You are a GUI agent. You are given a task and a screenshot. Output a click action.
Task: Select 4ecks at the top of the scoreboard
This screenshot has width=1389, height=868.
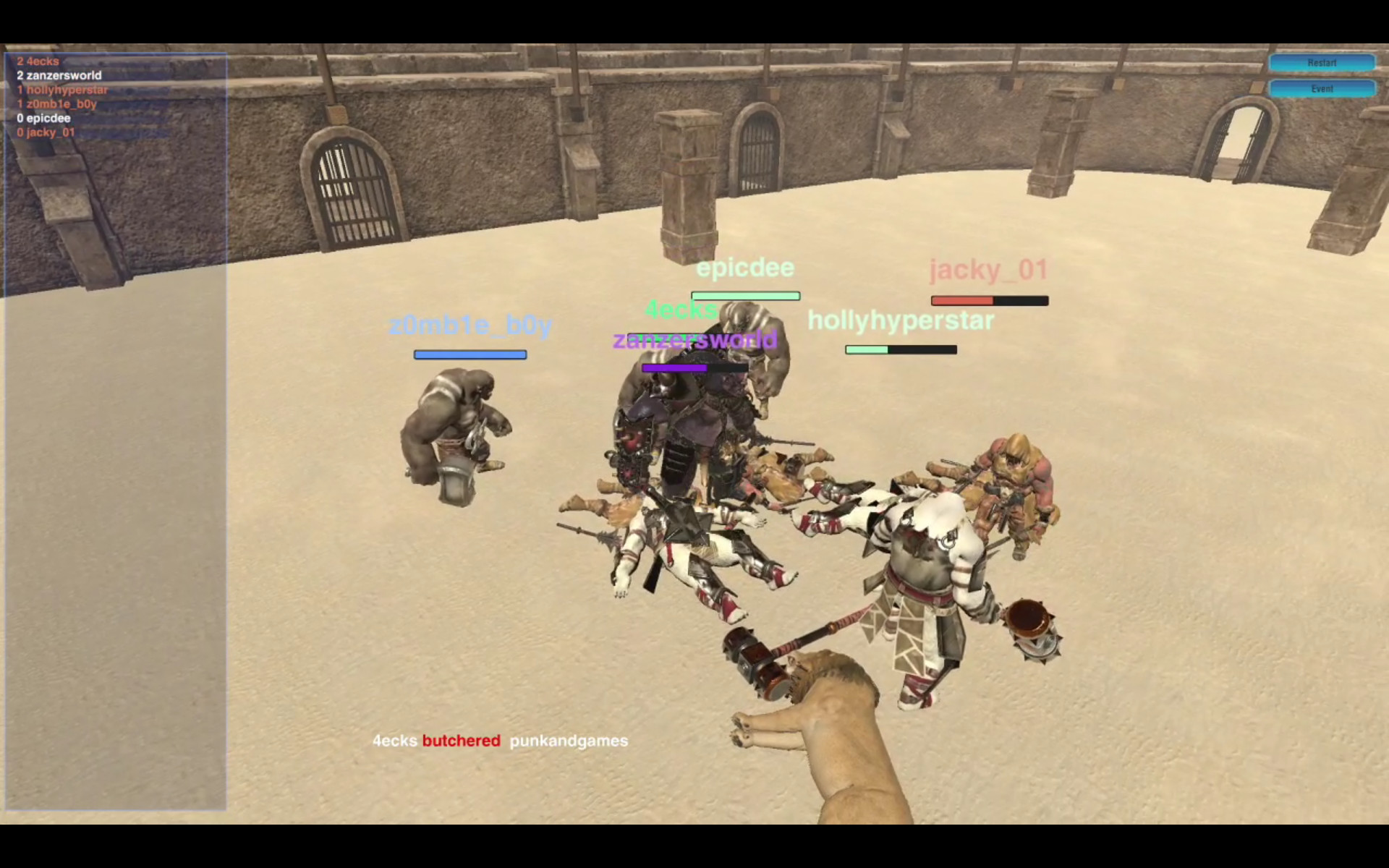(36, 61)
